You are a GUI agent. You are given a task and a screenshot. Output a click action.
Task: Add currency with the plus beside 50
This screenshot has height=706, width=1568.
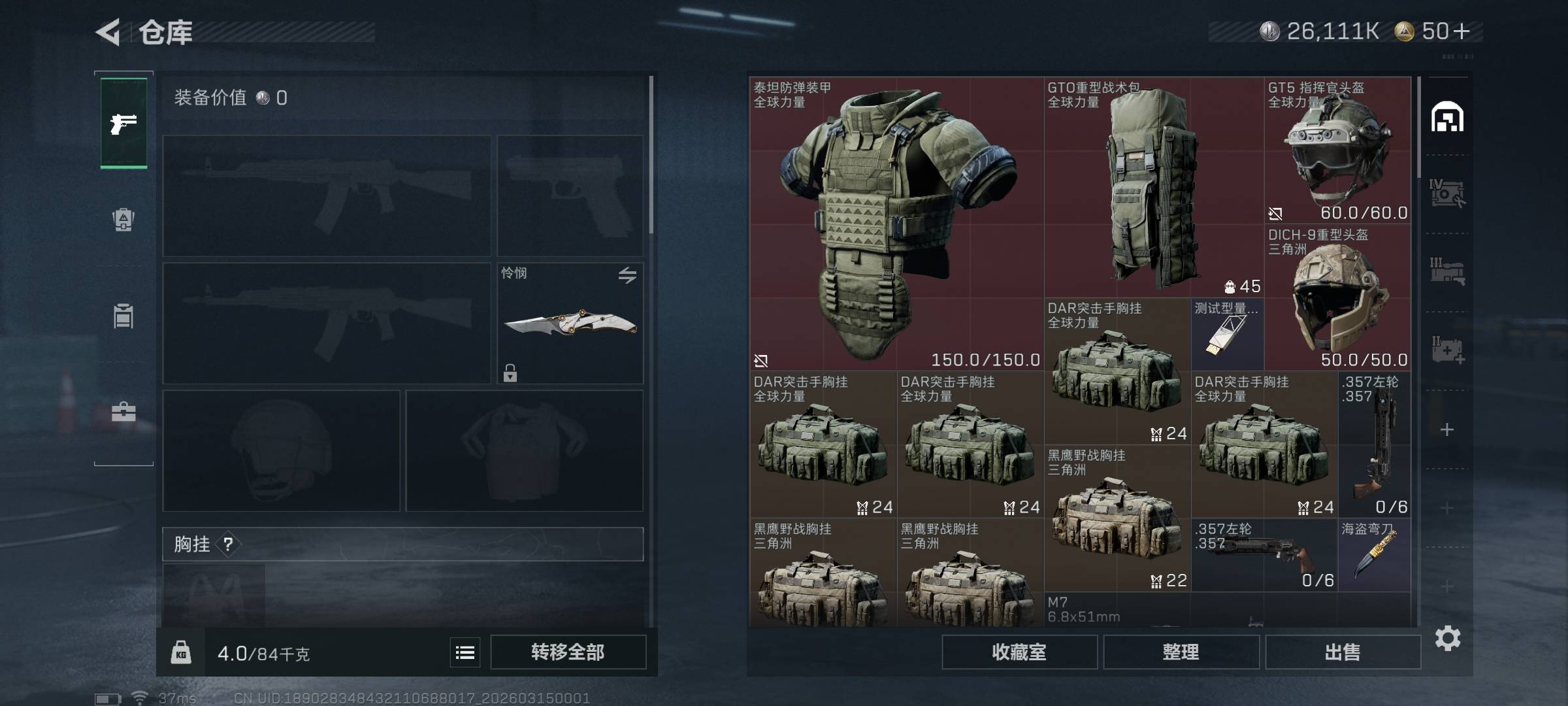pos(1462,31)
